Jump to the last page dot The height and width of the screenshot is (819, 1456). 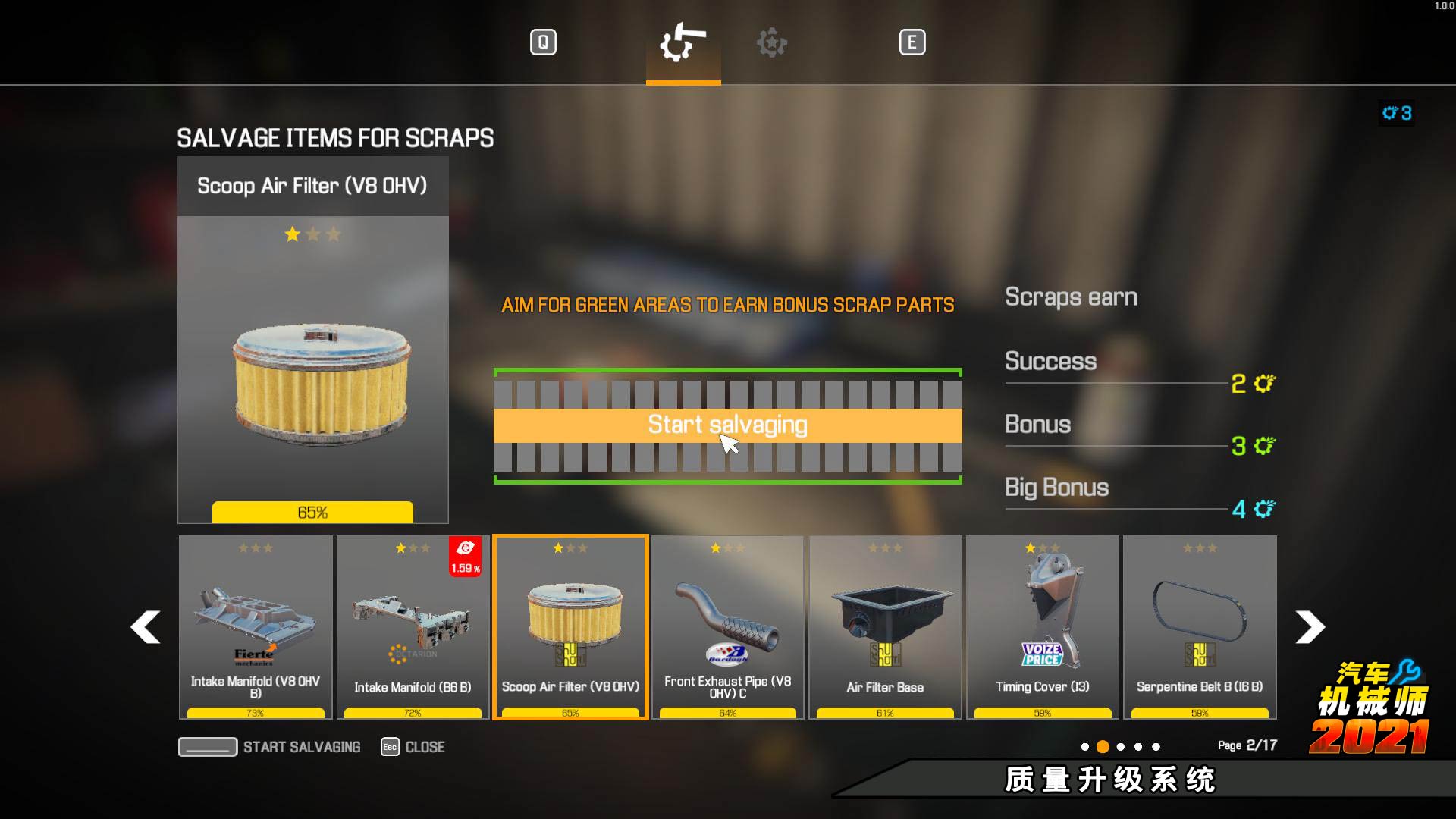click(1156, 747)
